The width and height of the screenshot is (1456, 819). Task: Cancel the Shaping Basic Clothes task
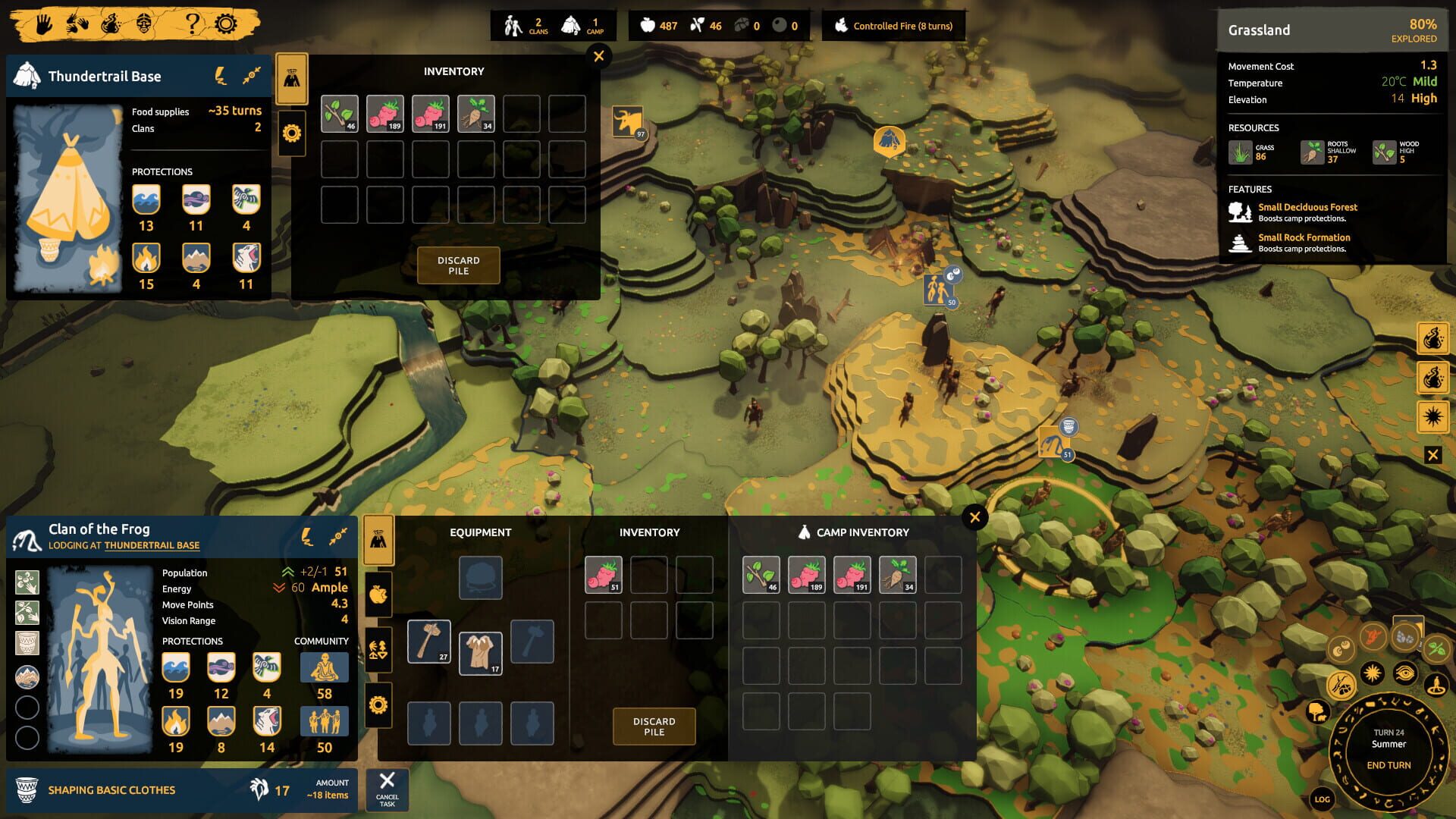[387, 789]
